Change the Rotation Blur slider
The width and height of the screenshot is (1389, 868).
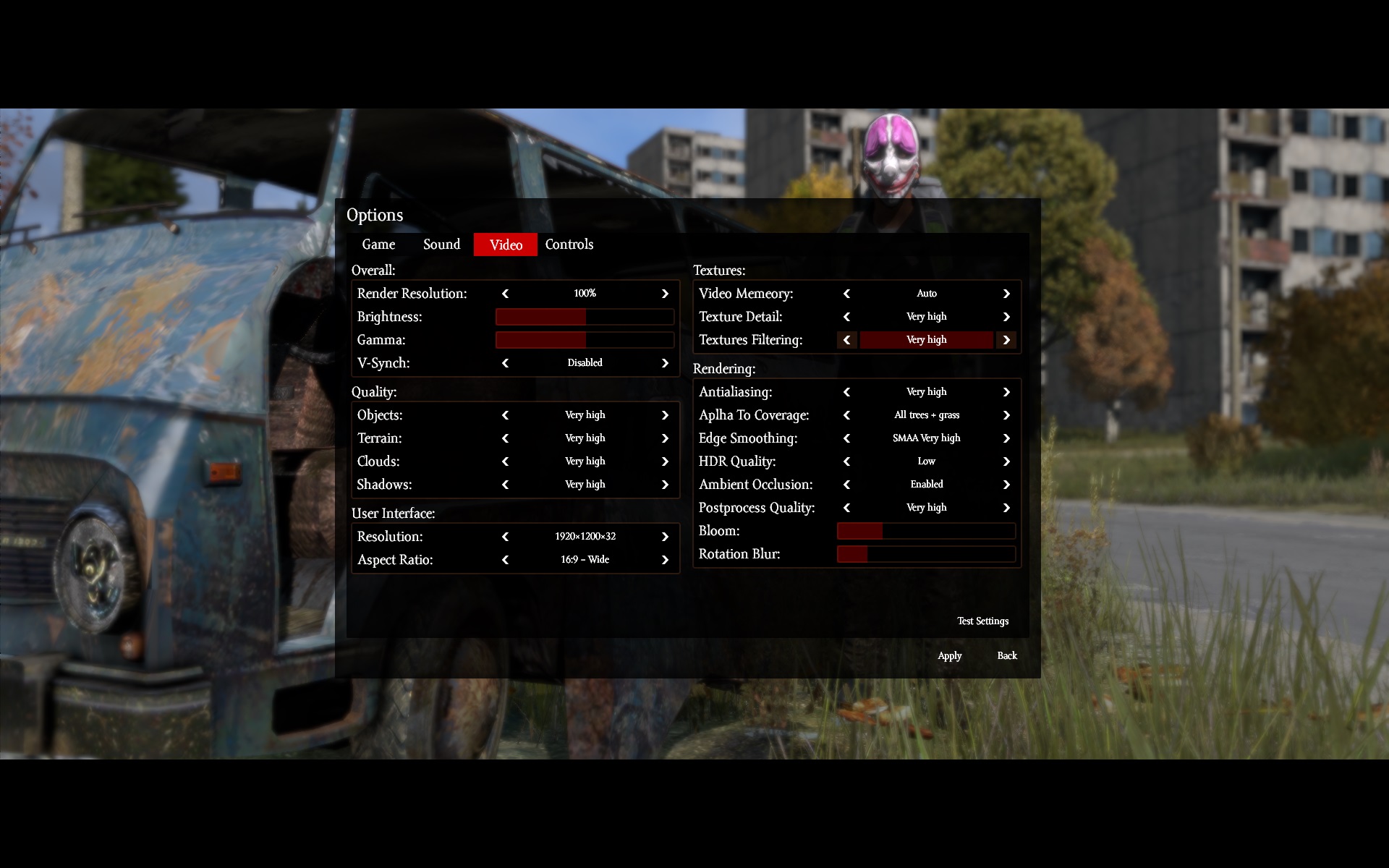coord(926,554)
